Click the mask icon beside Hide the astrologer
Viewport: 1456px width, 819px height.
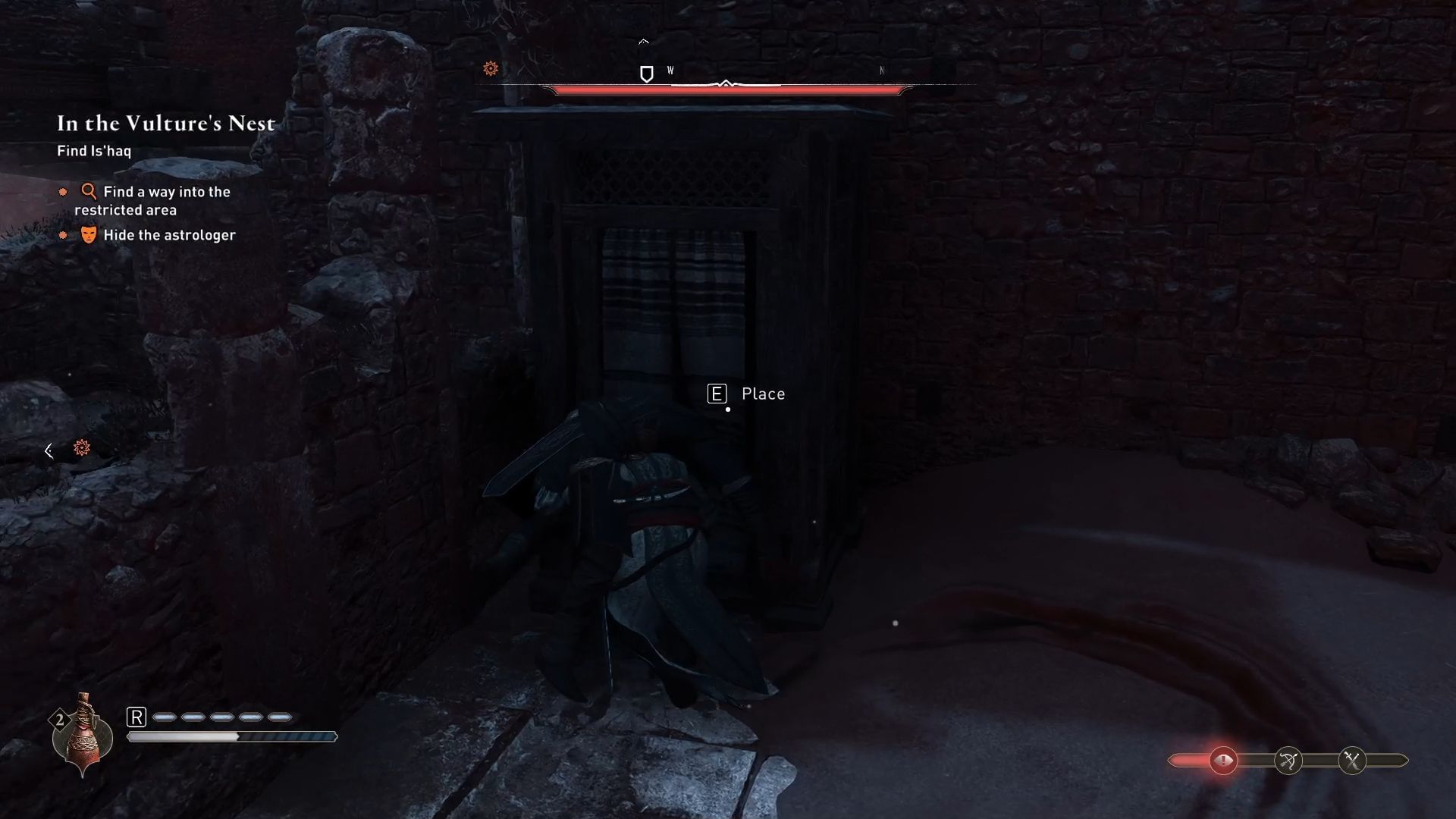coord(89,235)
